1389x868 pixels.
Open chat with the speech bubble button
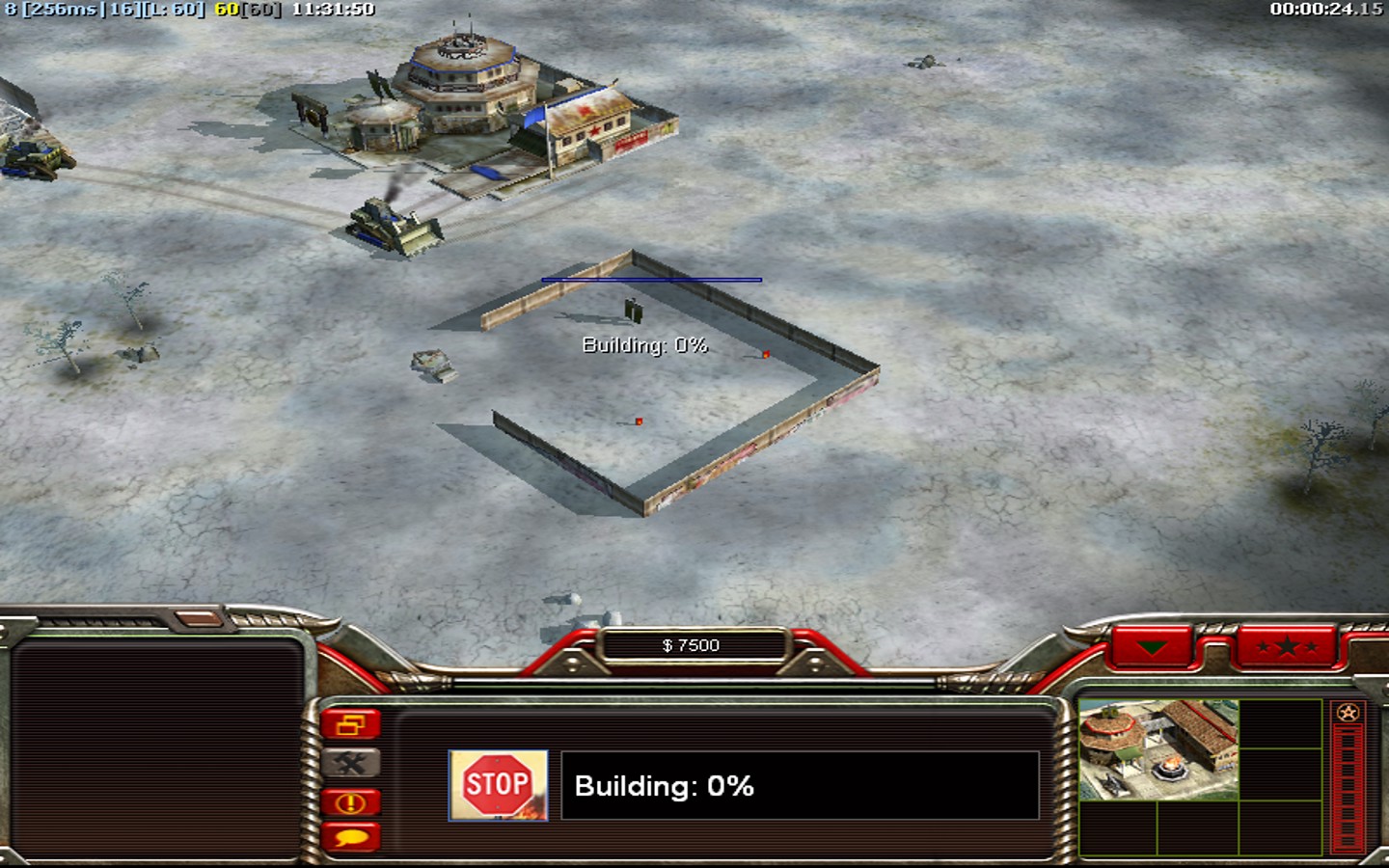pos(351,837)
